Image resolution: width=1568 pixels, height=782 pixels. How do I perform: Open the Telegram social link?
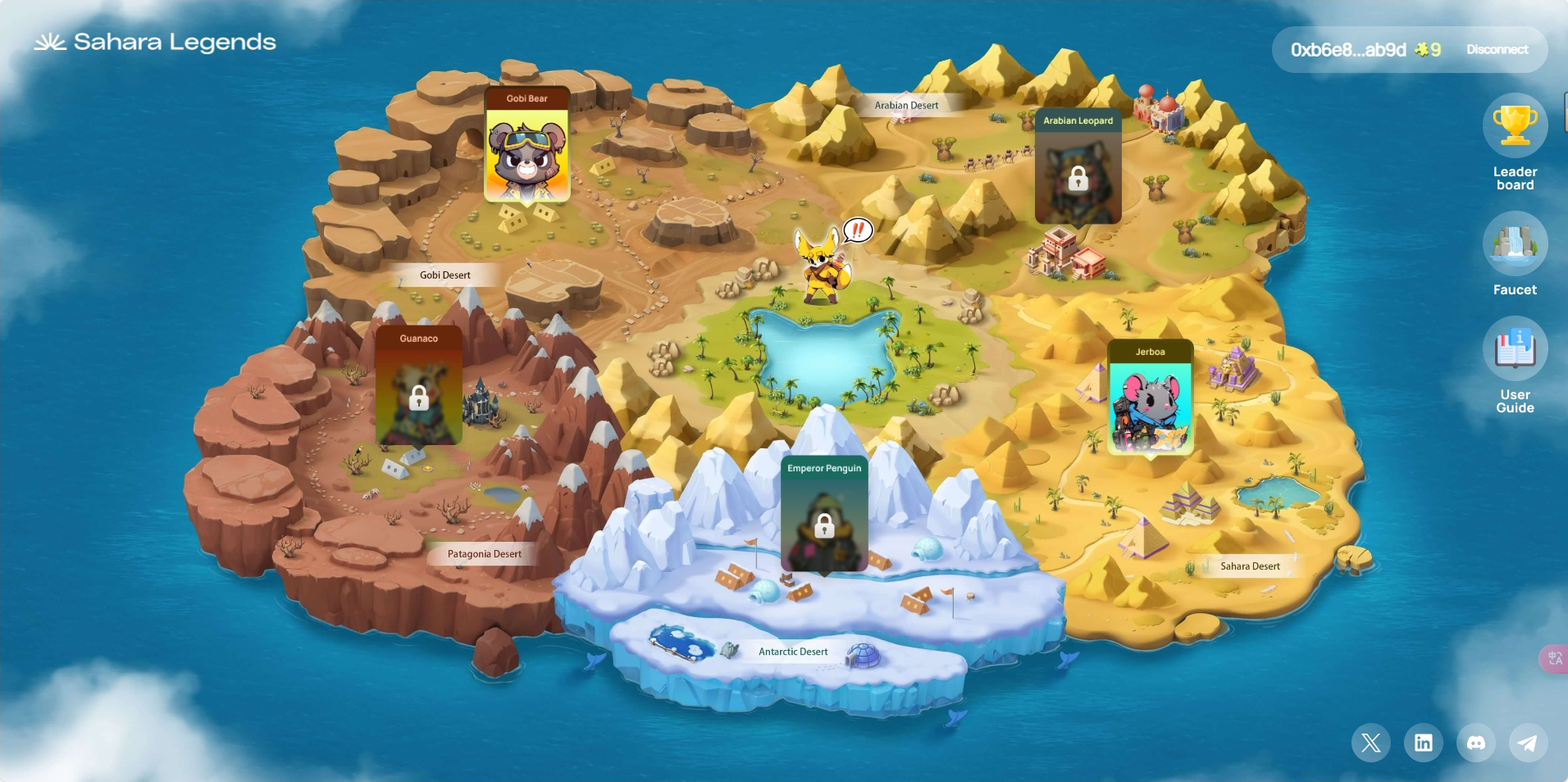tap(1527, 743)
